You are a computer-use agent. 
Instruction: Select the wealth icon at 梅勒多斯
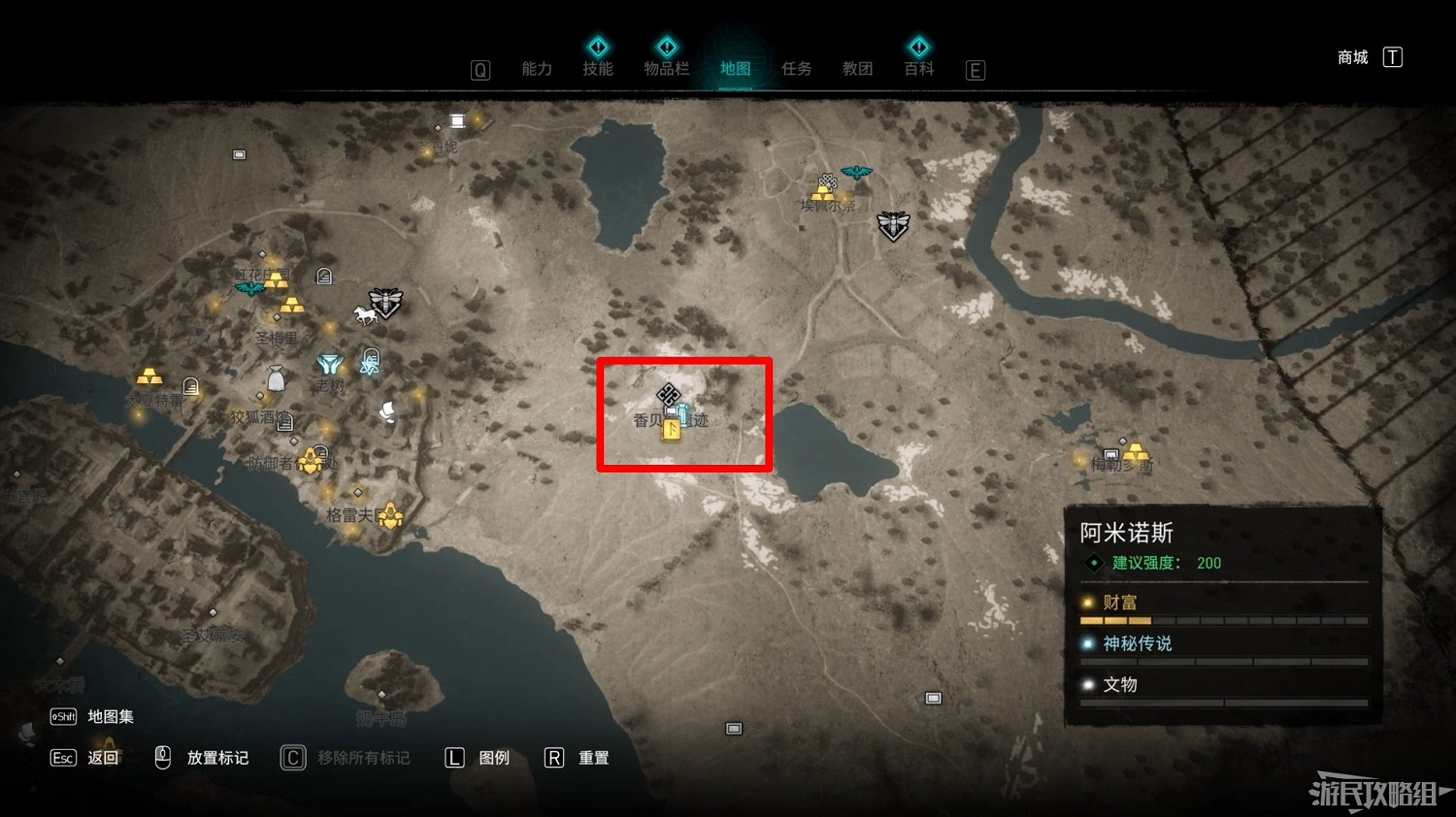(1136, 452)
